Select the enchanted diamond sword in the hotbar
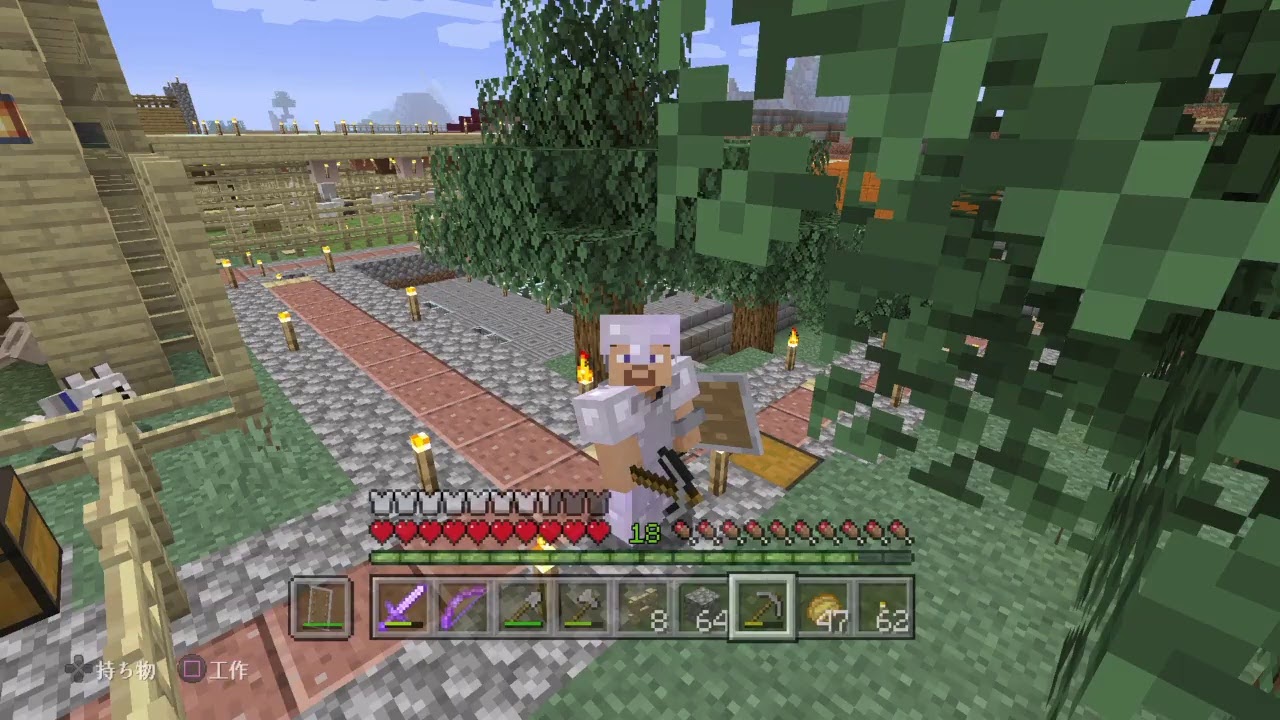The width and height of the screenshot is (1280, 720). point(402,608)
